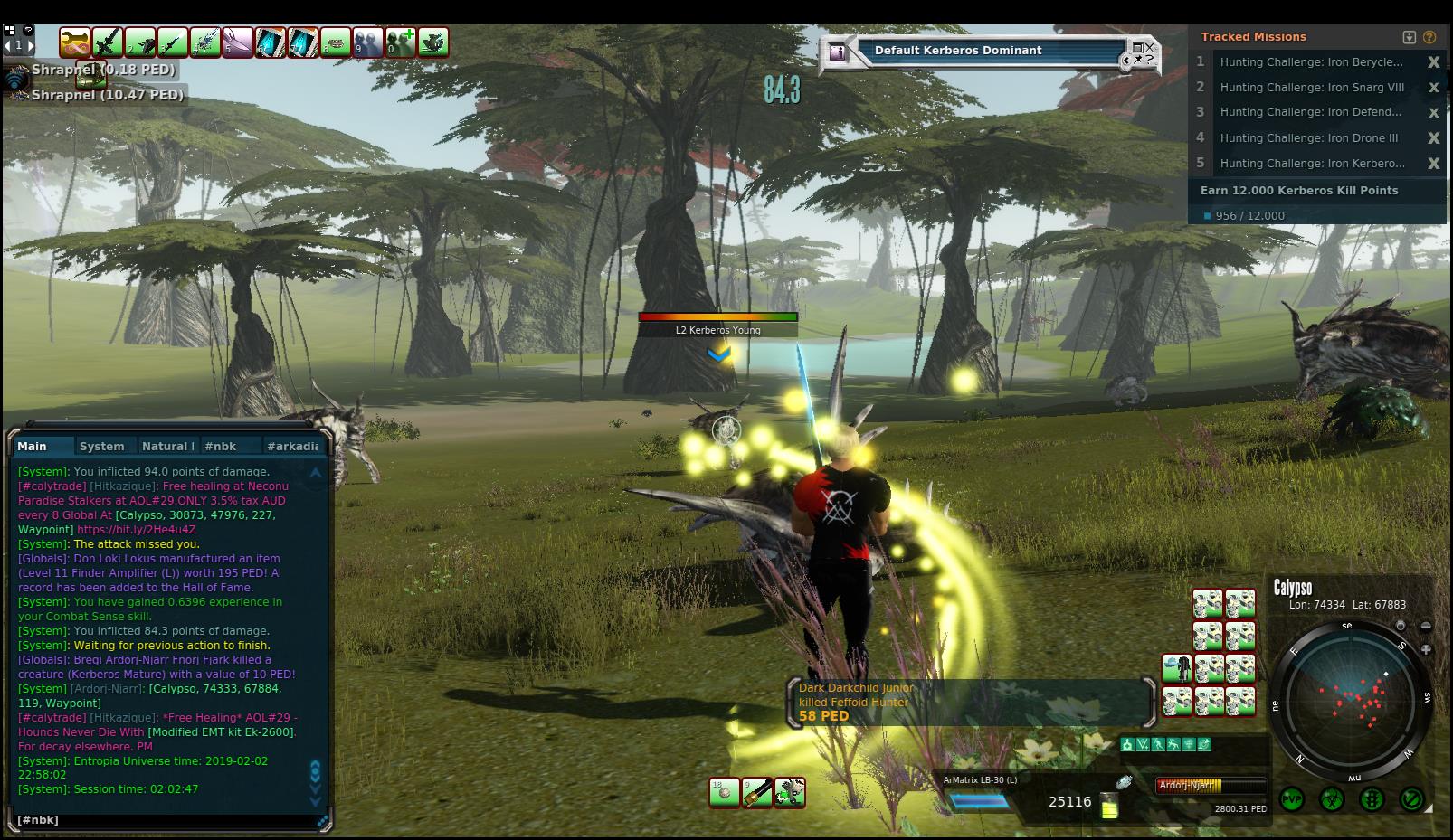Viewport: 1453px width, 840px height.
Task: Click the biohazard icon under the radar
Action: [1332, 799]
